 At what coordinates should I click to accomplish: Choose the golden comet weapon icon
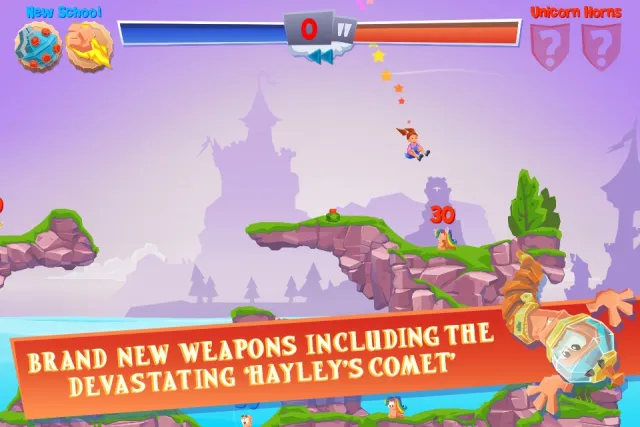[89, 46]
